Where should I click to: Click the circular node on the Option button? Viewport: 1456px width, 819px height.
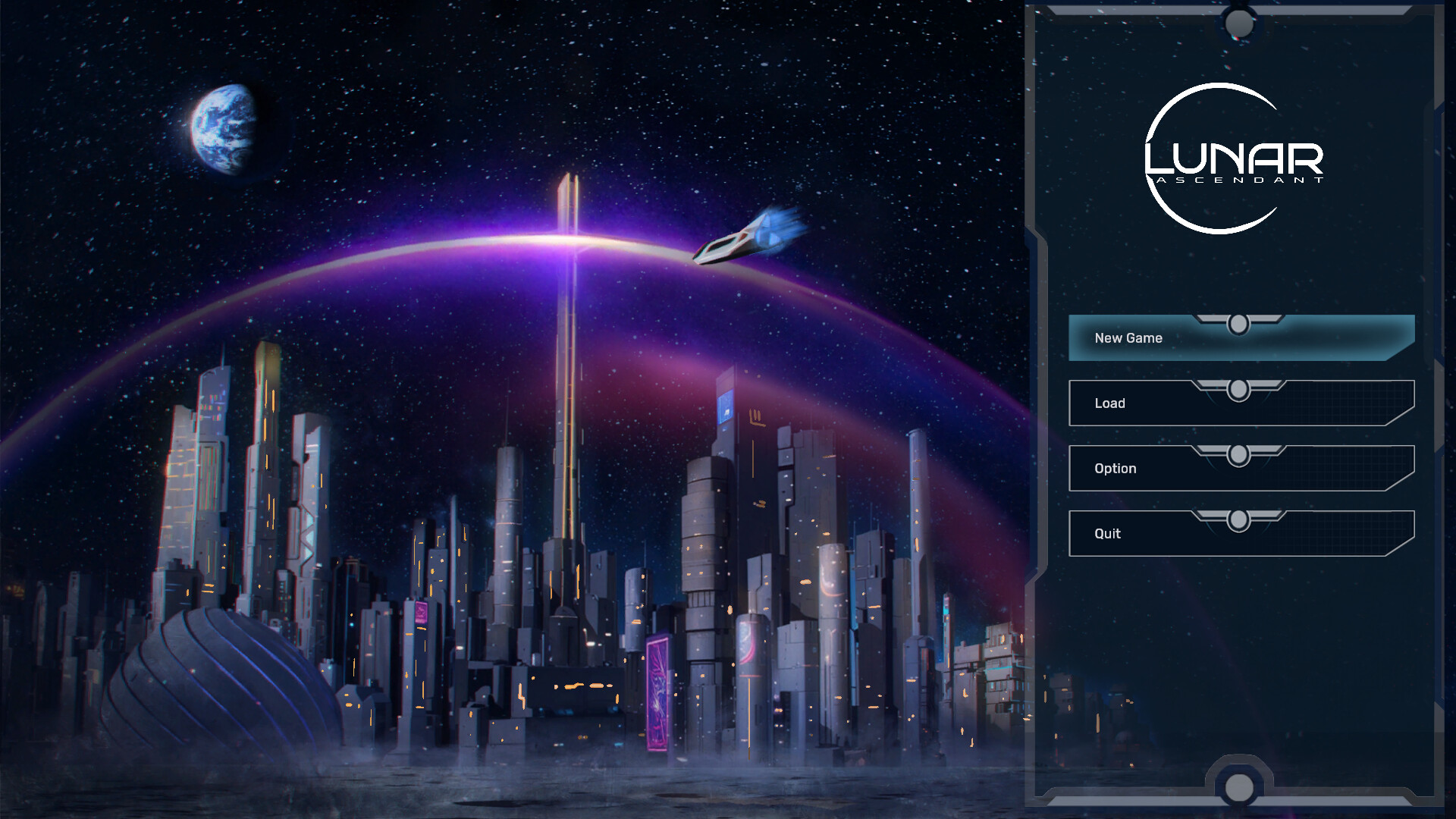[x=1239, y=453]
